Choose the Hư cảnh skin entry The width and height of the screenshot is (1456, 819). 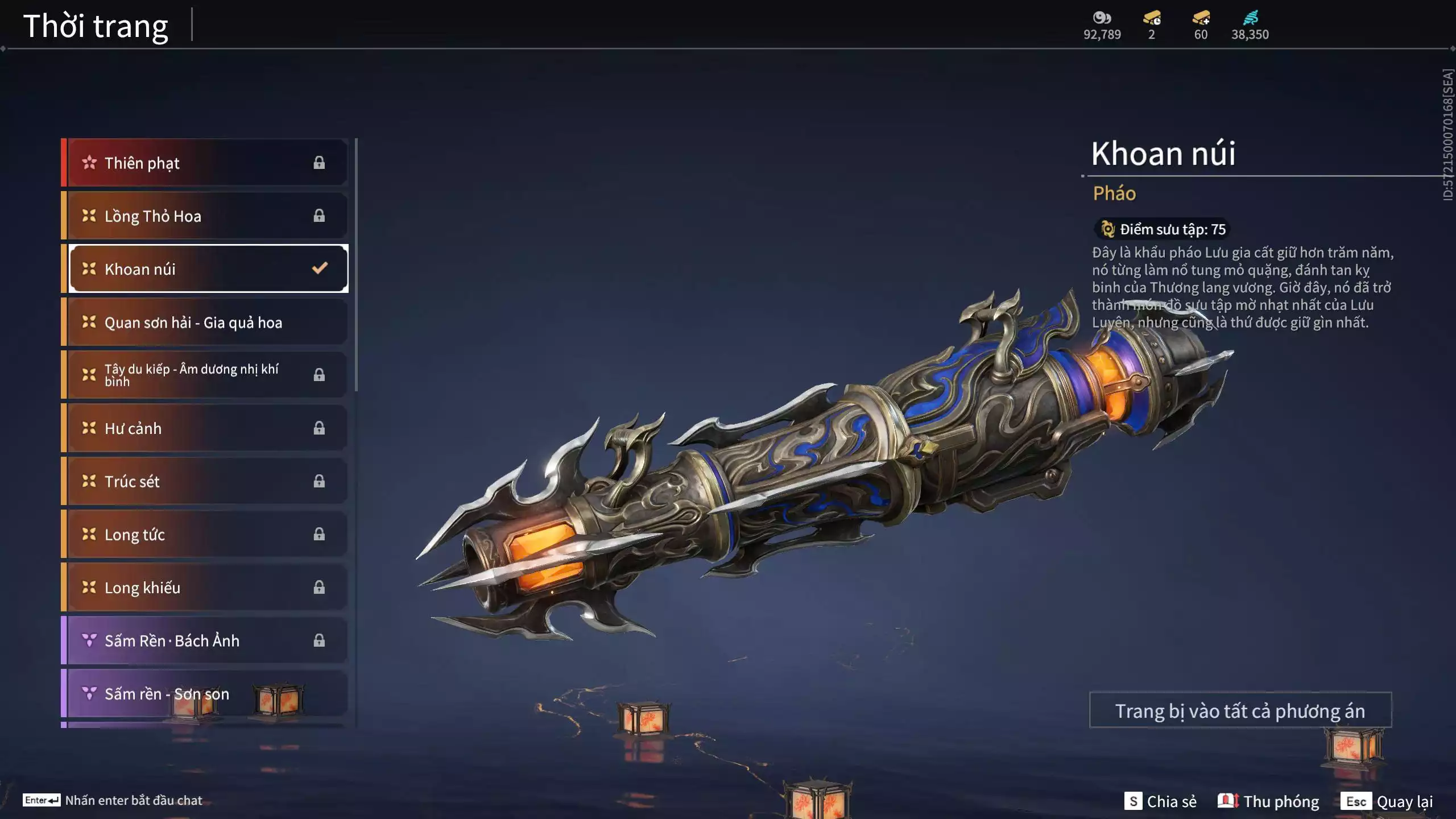click(x=205, y=428)
